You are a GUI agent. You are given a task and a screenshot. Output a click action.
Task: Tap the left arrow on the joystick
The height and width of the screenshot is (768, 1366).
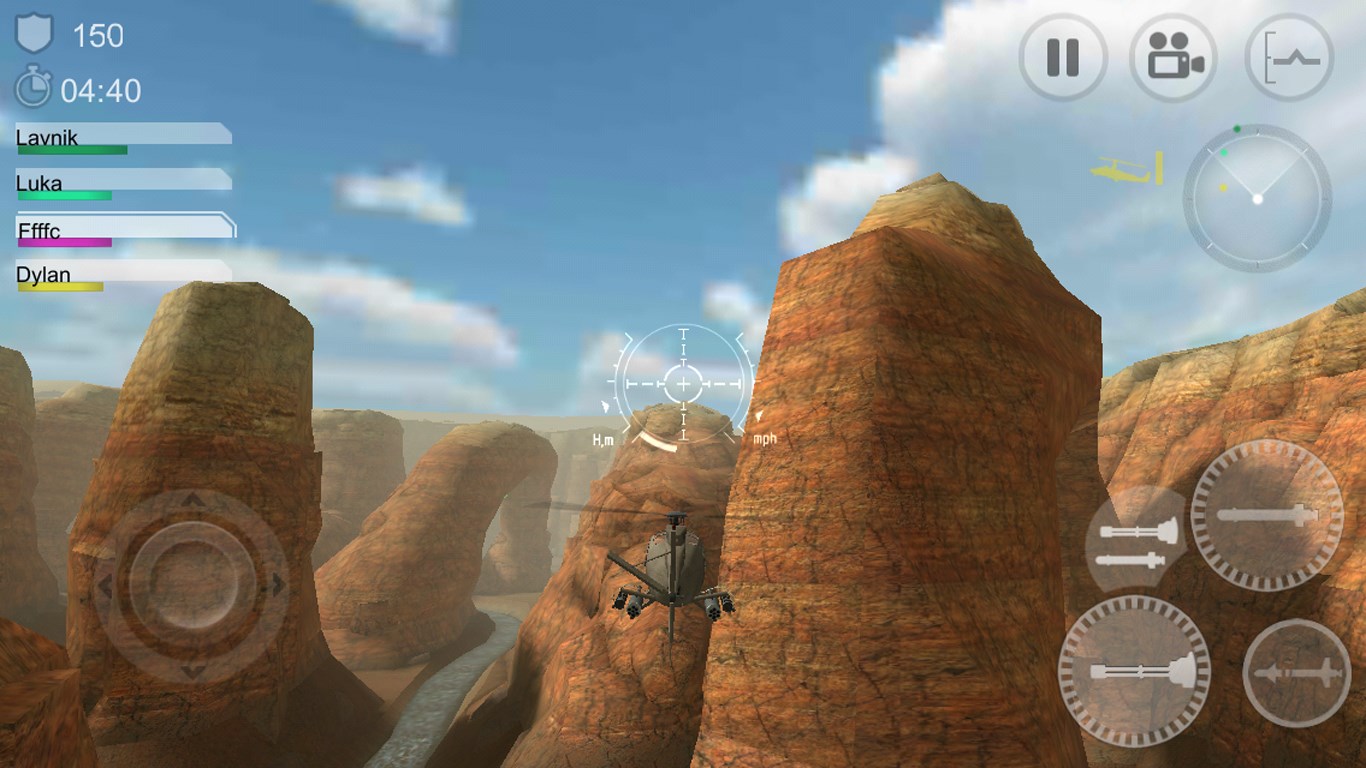[104, 586]
